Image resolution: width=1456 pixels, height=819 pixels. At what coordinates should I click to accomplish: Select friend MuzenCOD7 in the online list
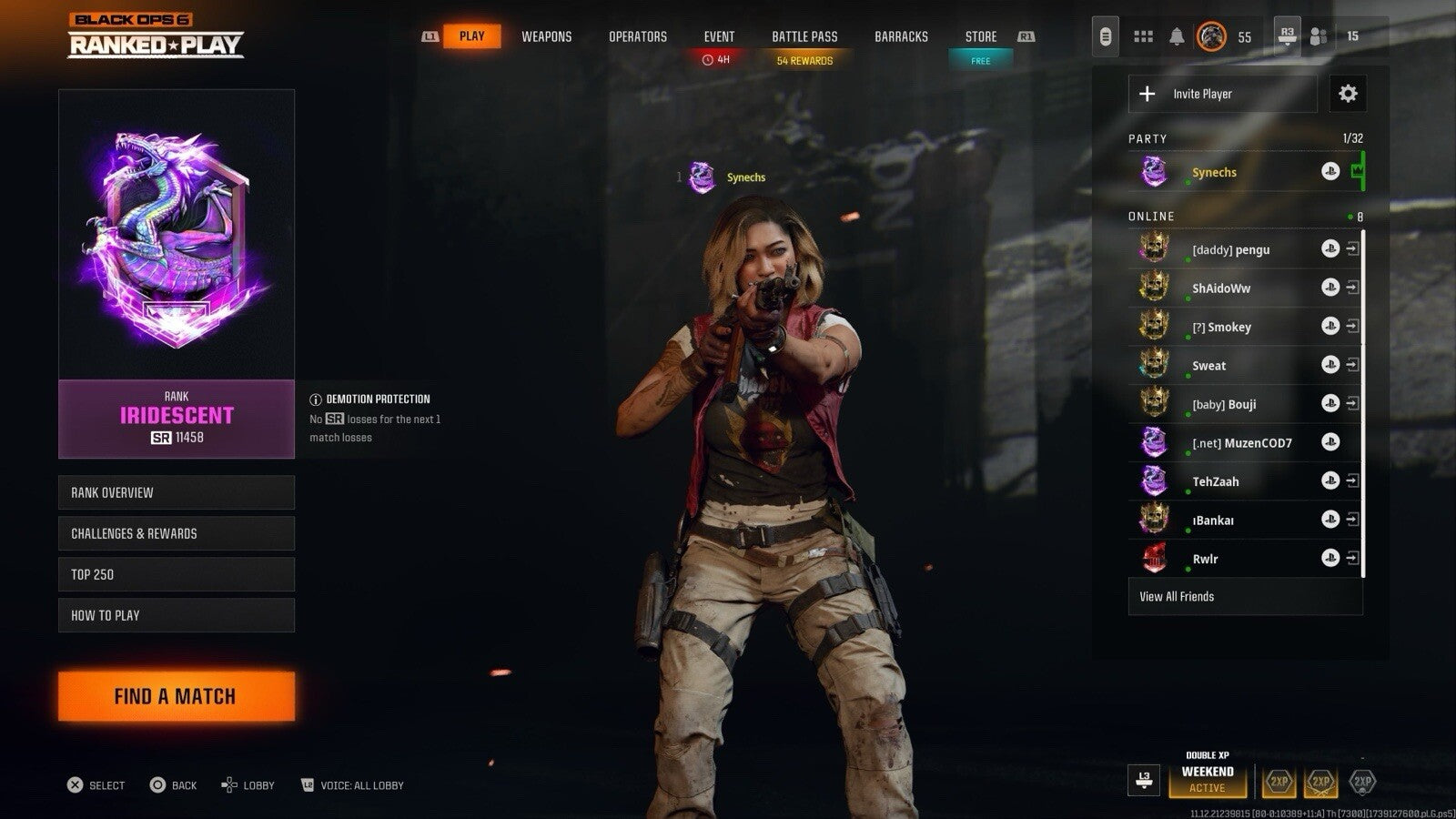coord(1241,443)
